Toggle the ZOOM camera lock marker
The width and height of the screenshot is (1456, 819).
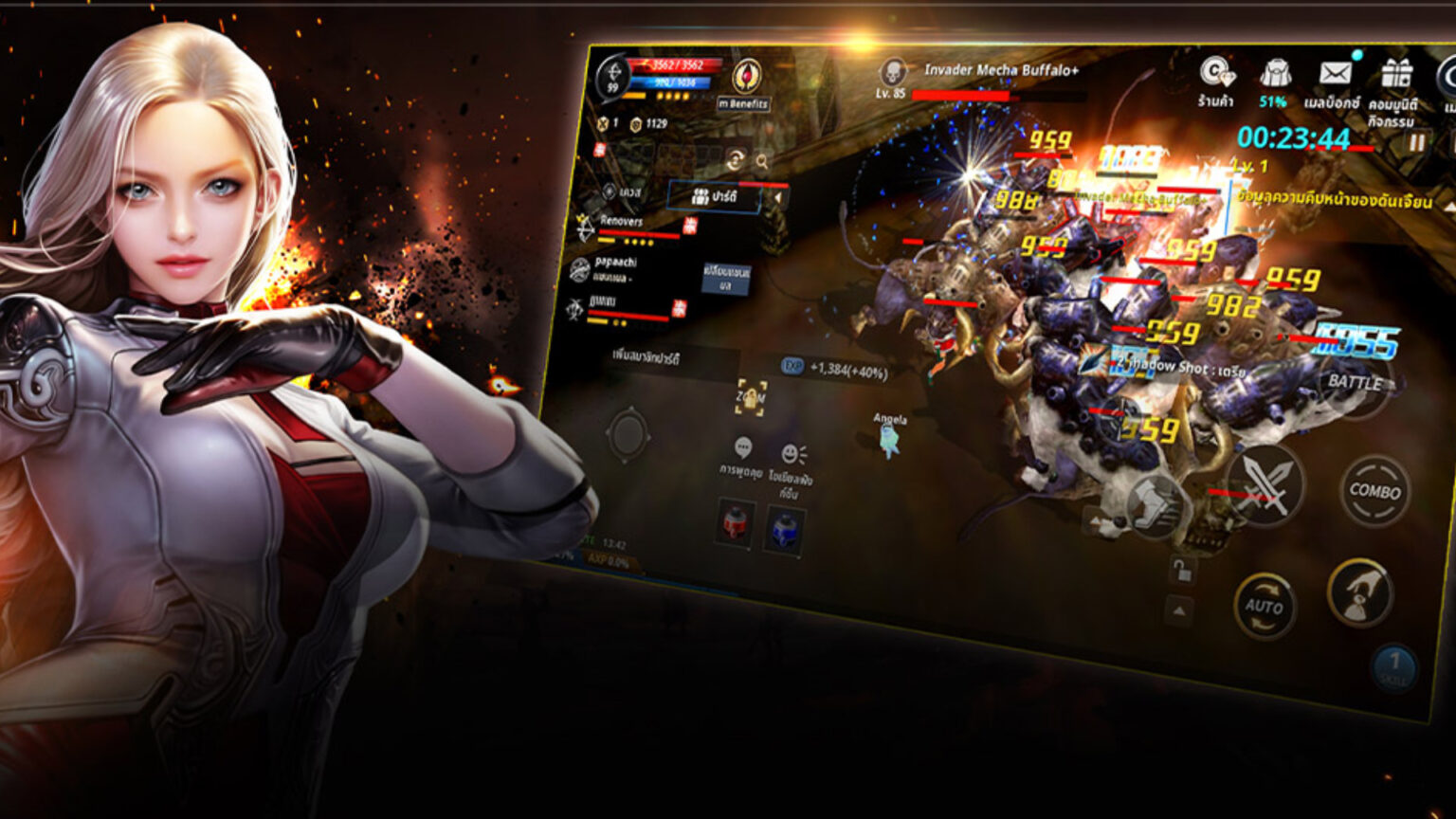coord(752,396)
